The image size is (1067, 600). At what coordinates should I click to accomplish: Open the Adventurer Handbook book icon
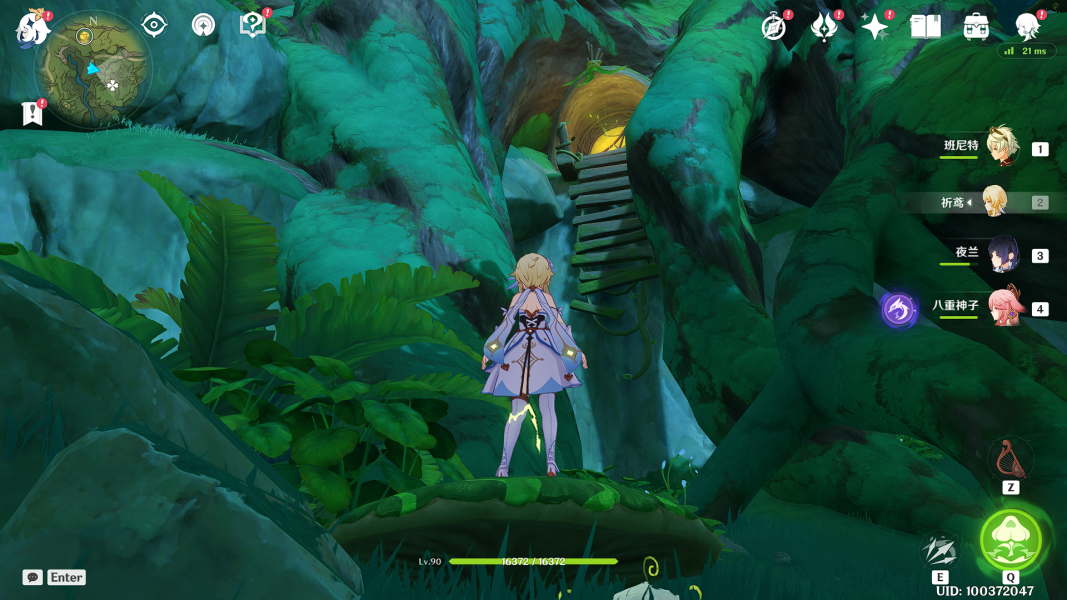point(925,27)
